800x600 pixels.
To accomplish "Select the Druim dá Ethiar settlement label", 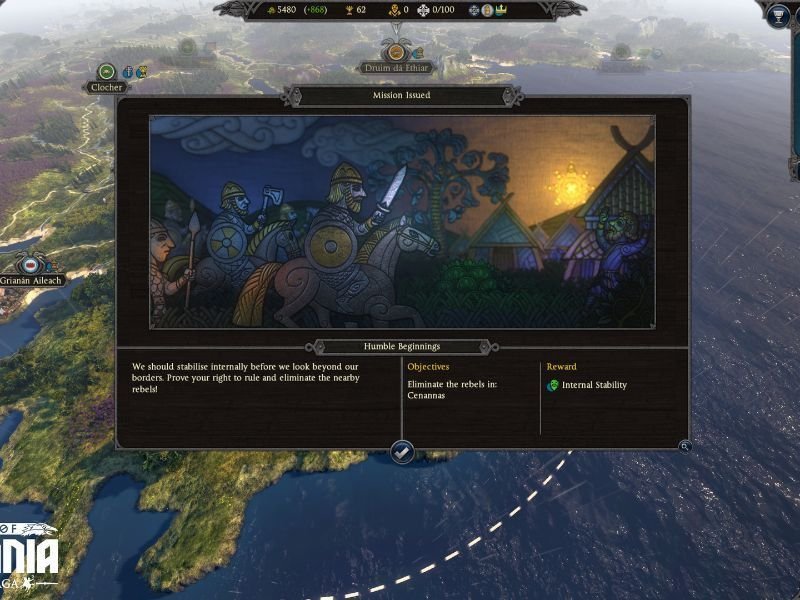I will click(396, 68).
